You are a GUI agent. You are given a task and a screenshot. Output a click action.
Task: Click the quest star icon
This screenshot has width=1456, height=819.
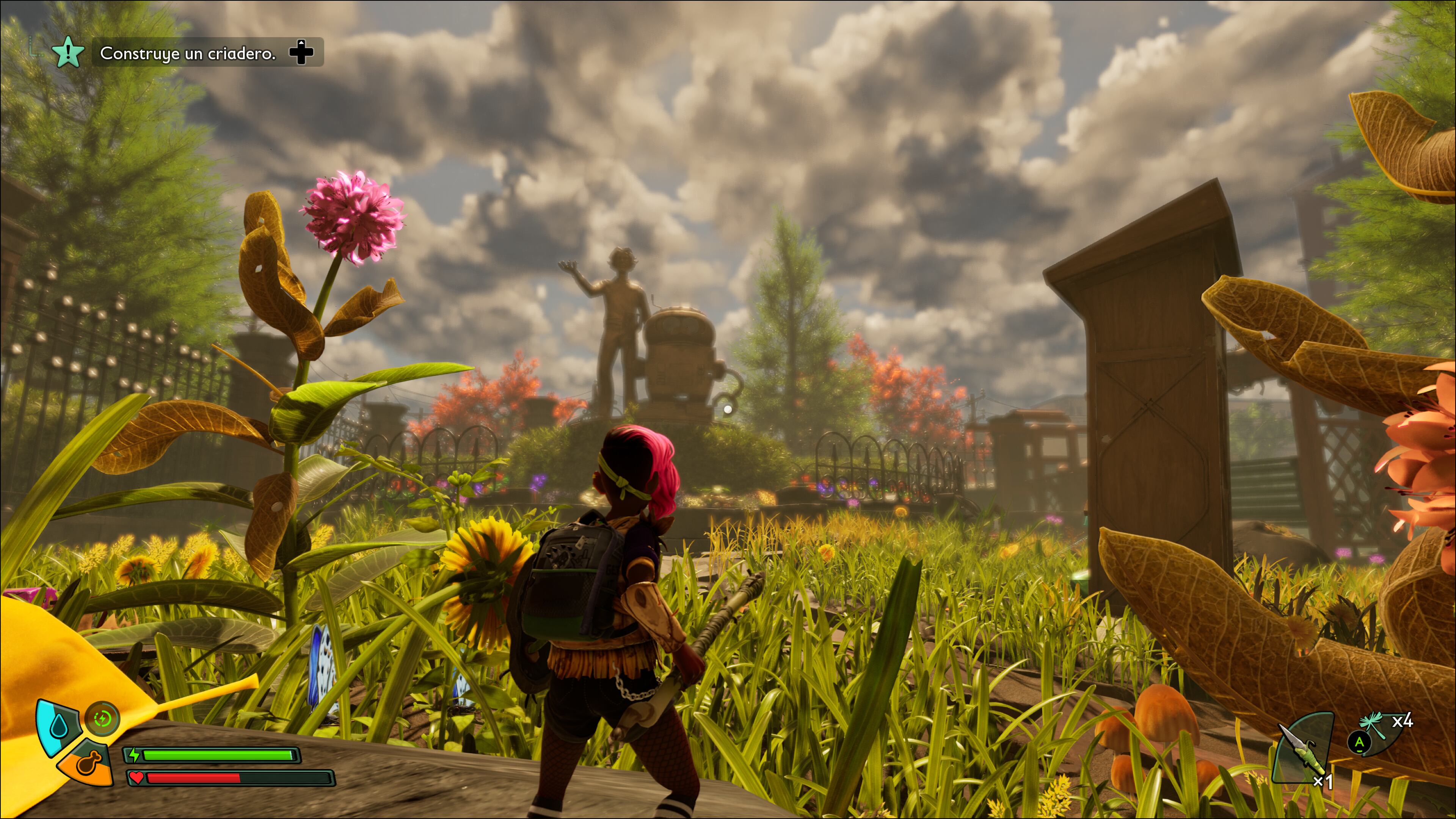click(x=68, y=53)
